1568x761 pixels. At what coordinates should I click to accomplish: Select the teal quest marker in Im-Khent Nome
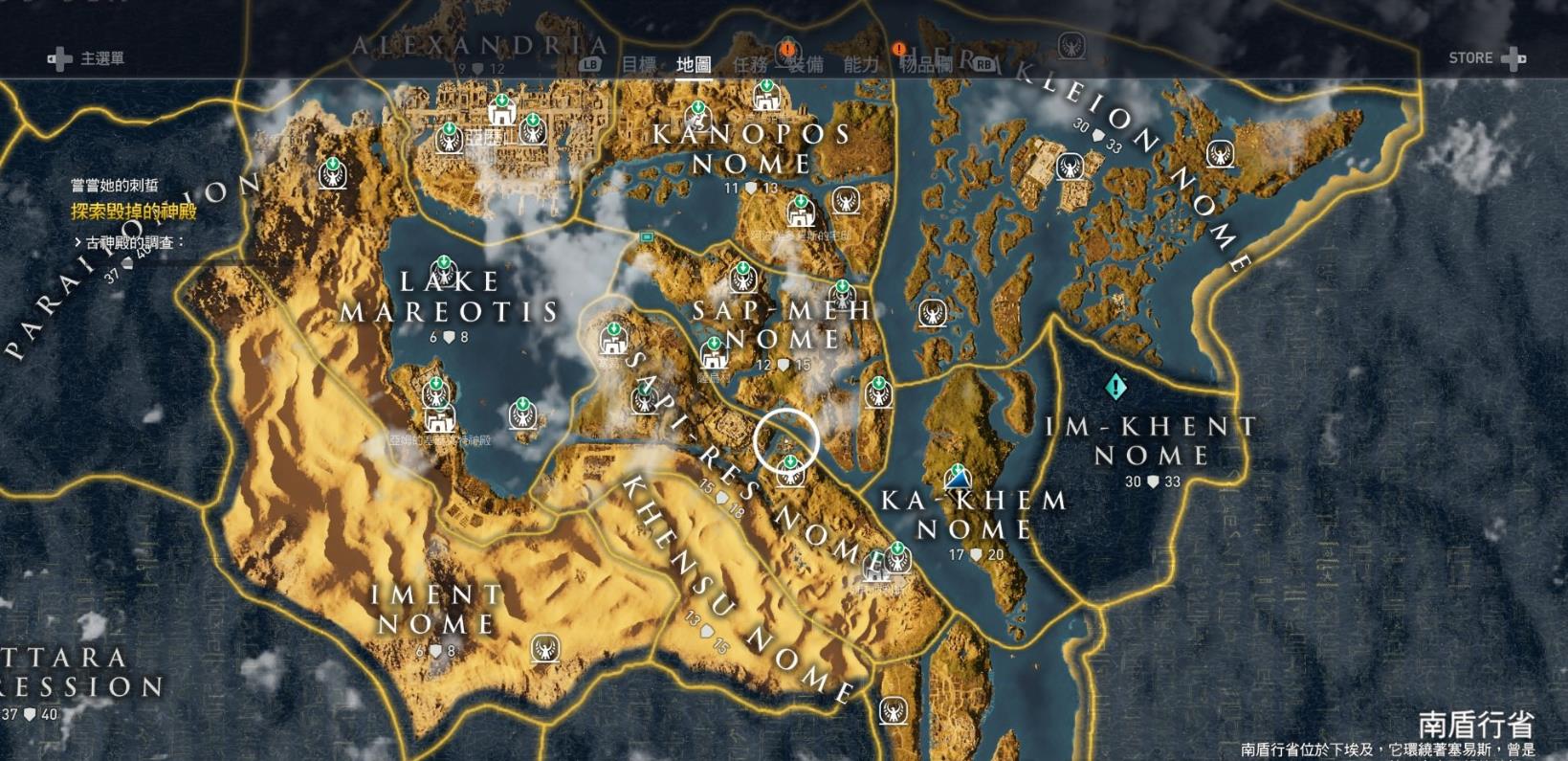pyautogui.click(x=1115, y=387)
